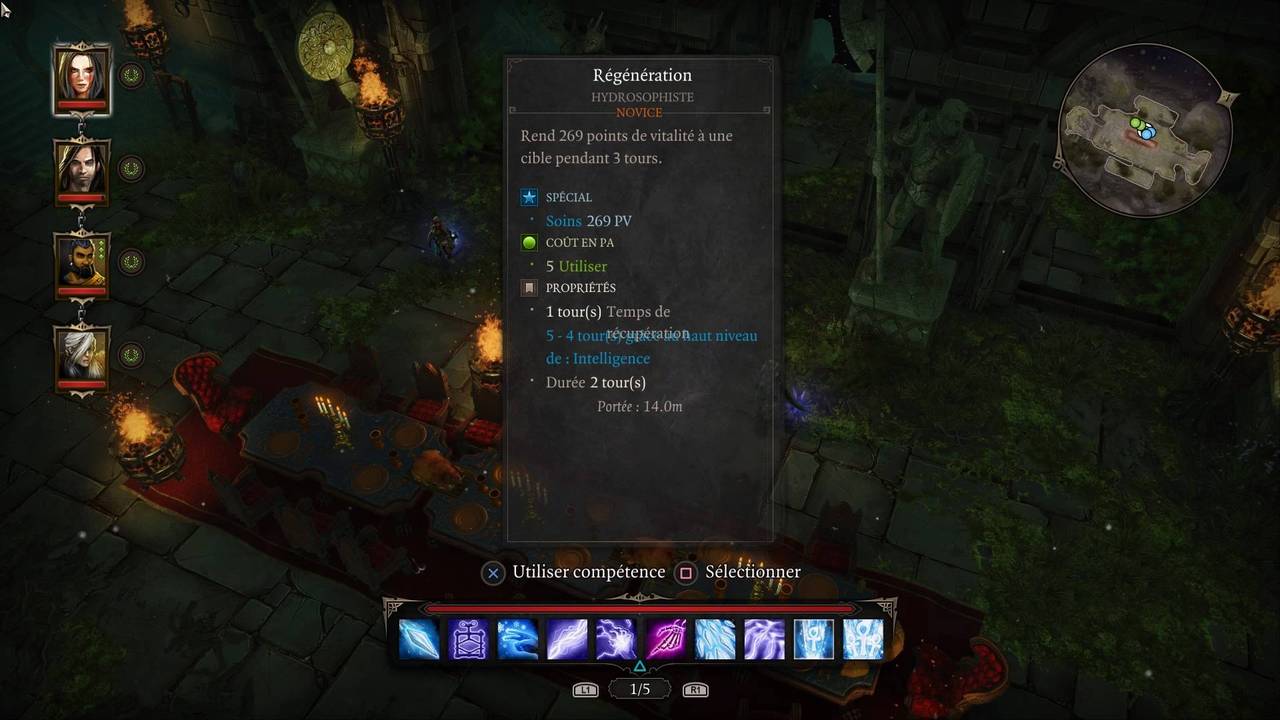
Task: Click the wreath status icon beside top portrait
Action: pos(131,74)
